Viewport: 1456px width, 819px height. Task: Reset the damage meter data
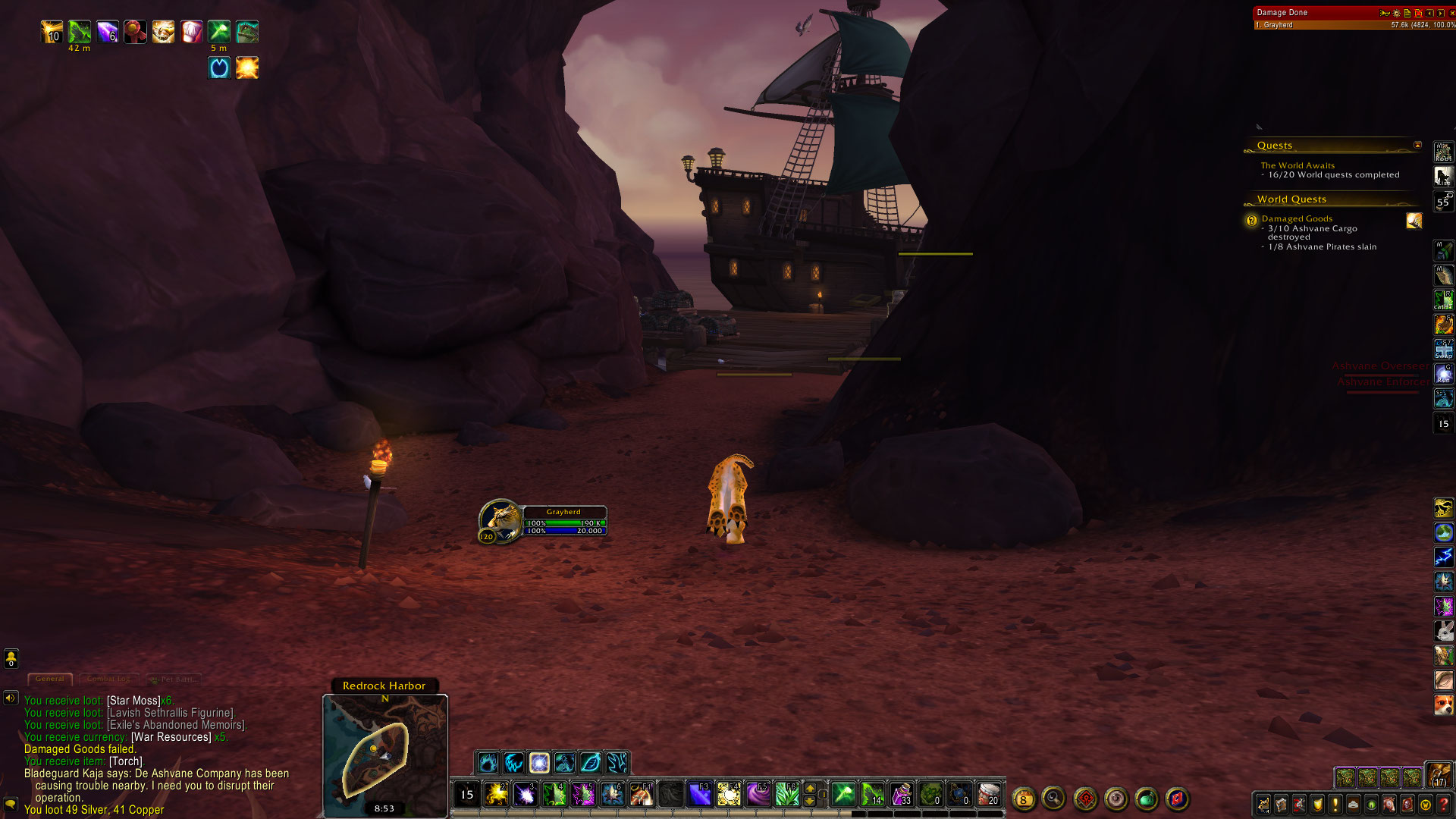1418,13
